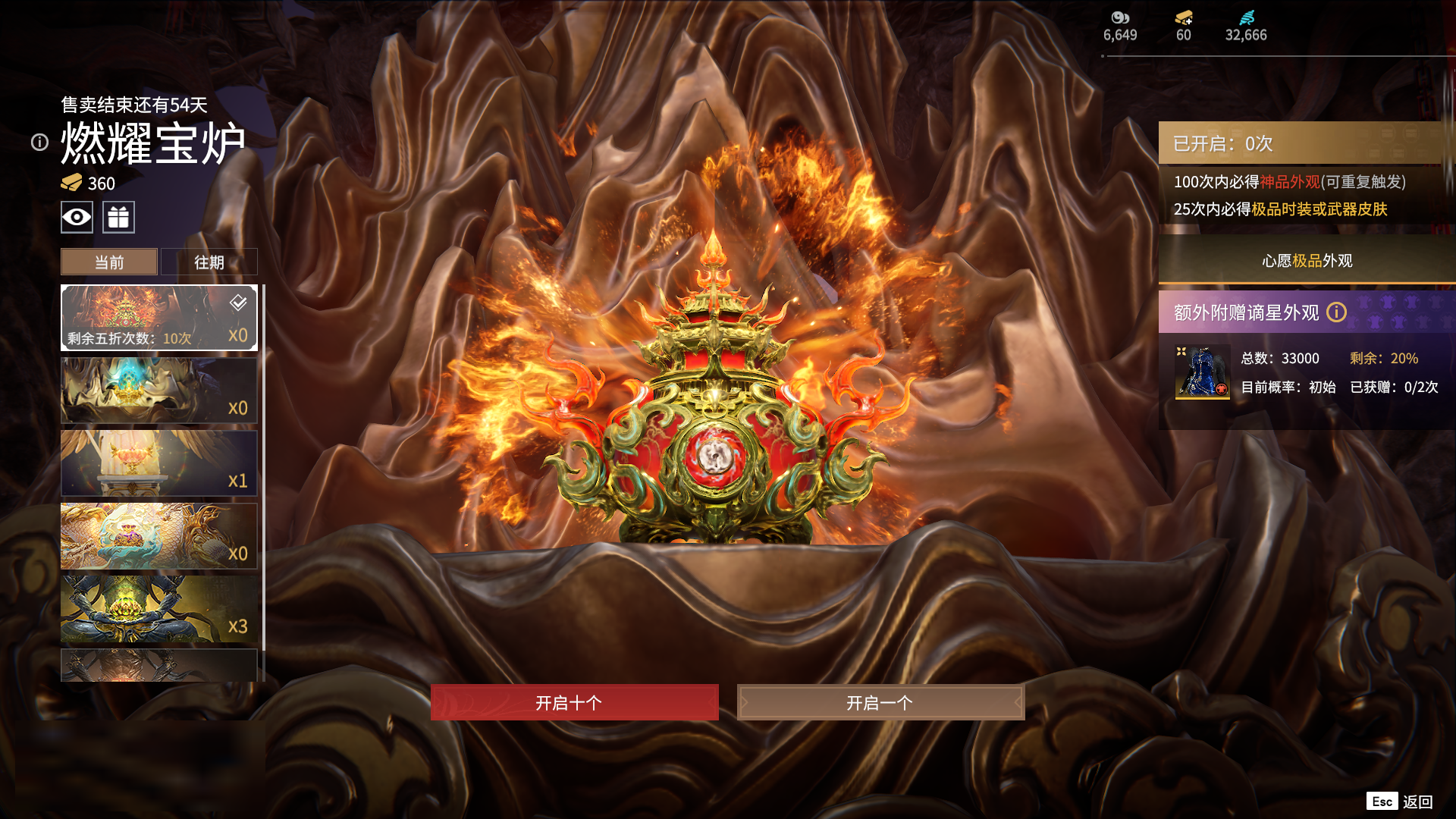Open one furnace with 开启一个
Image resolution: width=1456 pixels, height=819 pixels.
(x=880, y=702)
